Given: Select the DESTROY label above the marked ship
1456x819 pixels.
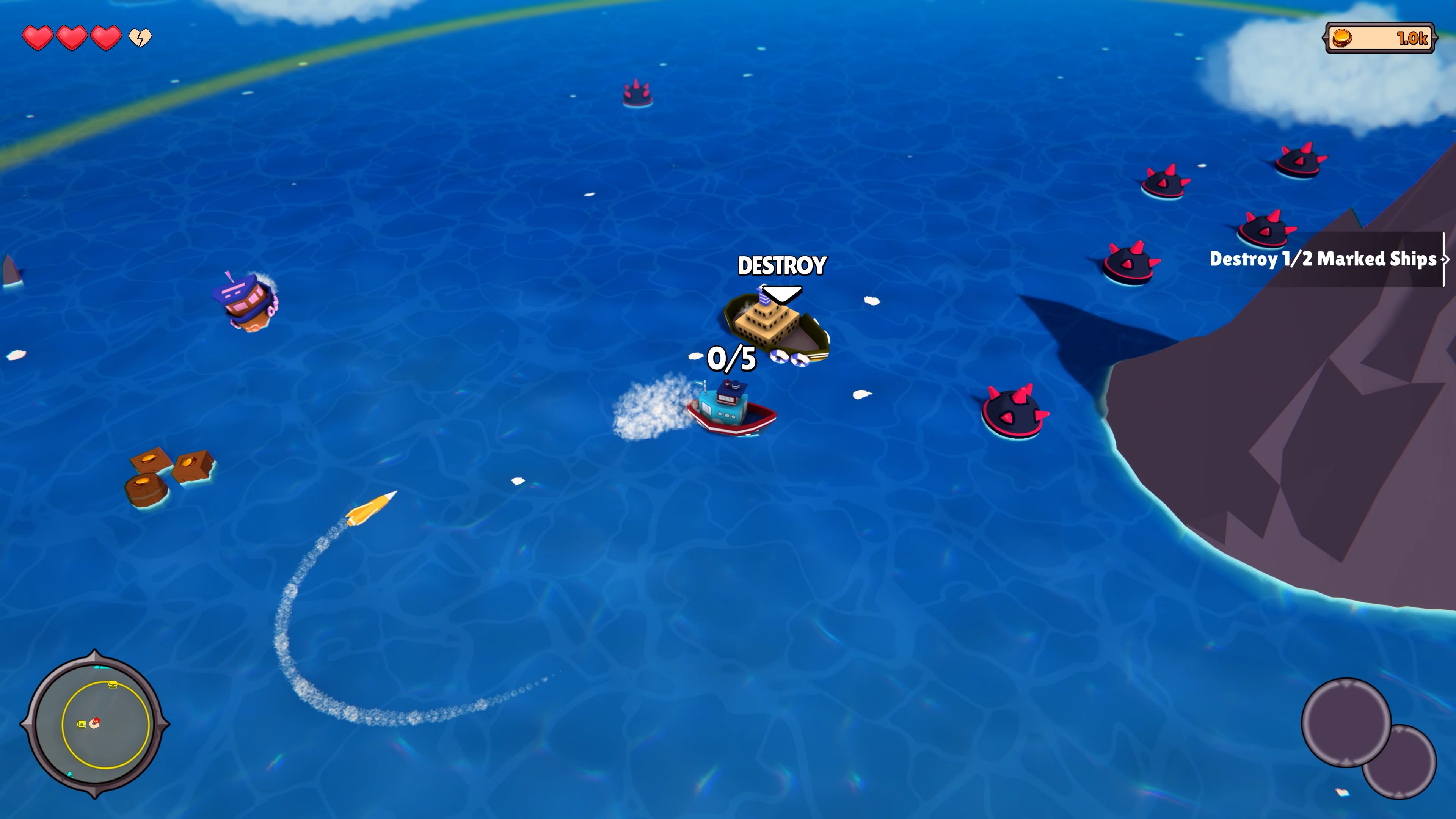Looking at the screenshot, I should click(x=782, y=266).
